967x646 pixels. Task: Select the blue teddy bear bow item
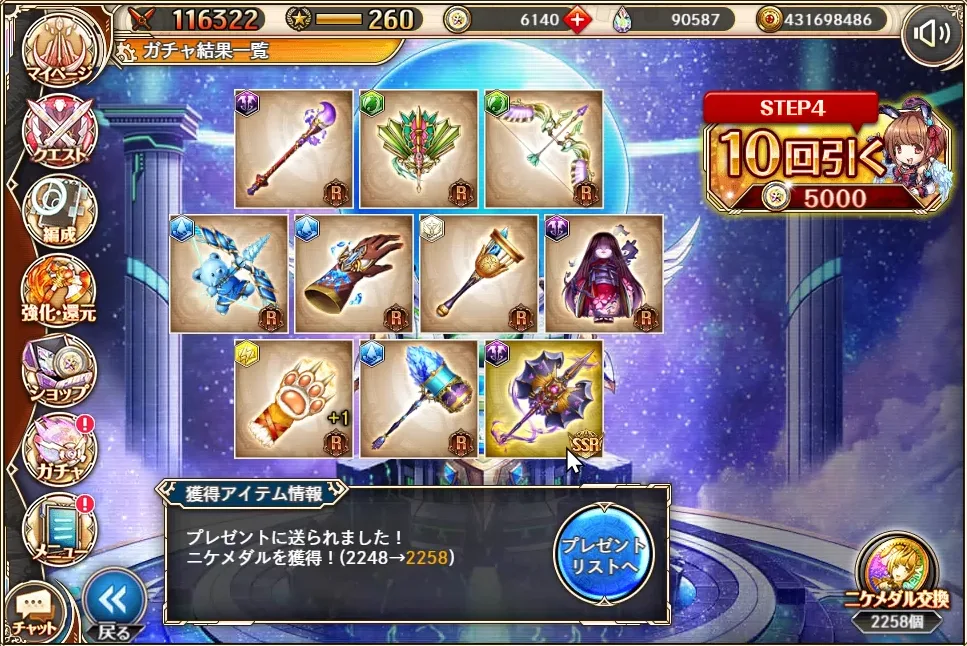[229, 274]
